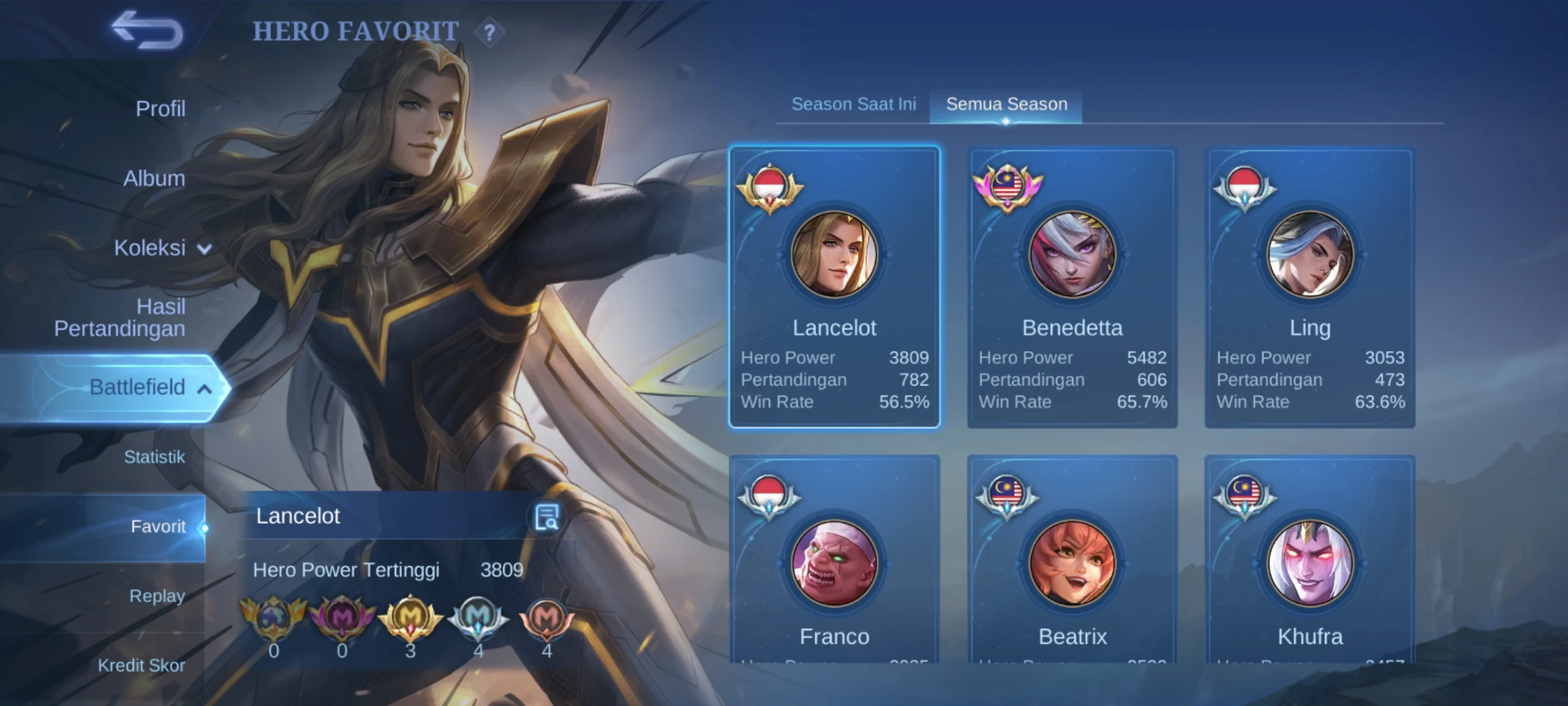Image resolution: width=1568 pixels, height=706 pixels.
Task: Open the Hero Favorit help question mark
Action: pos(489,32)
